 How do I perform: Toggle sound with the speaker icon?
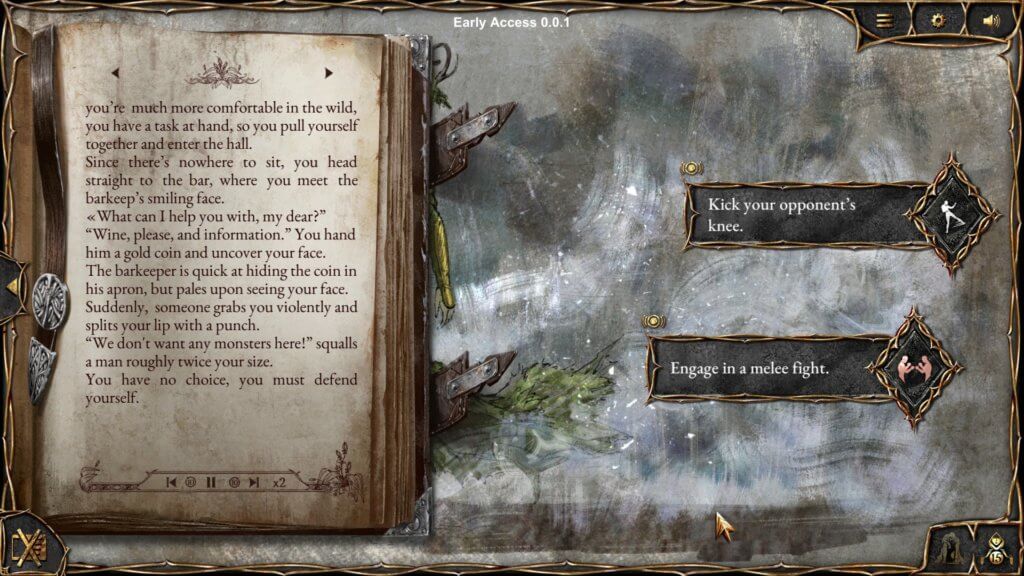tap(991, 19)
